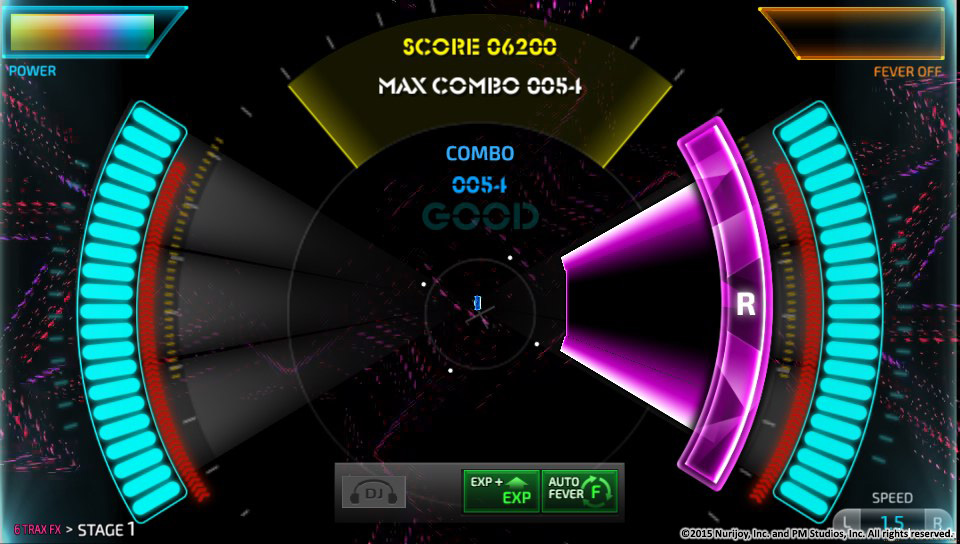
Task: Tap the purple R note pad
Action: (x=744, y=304)
